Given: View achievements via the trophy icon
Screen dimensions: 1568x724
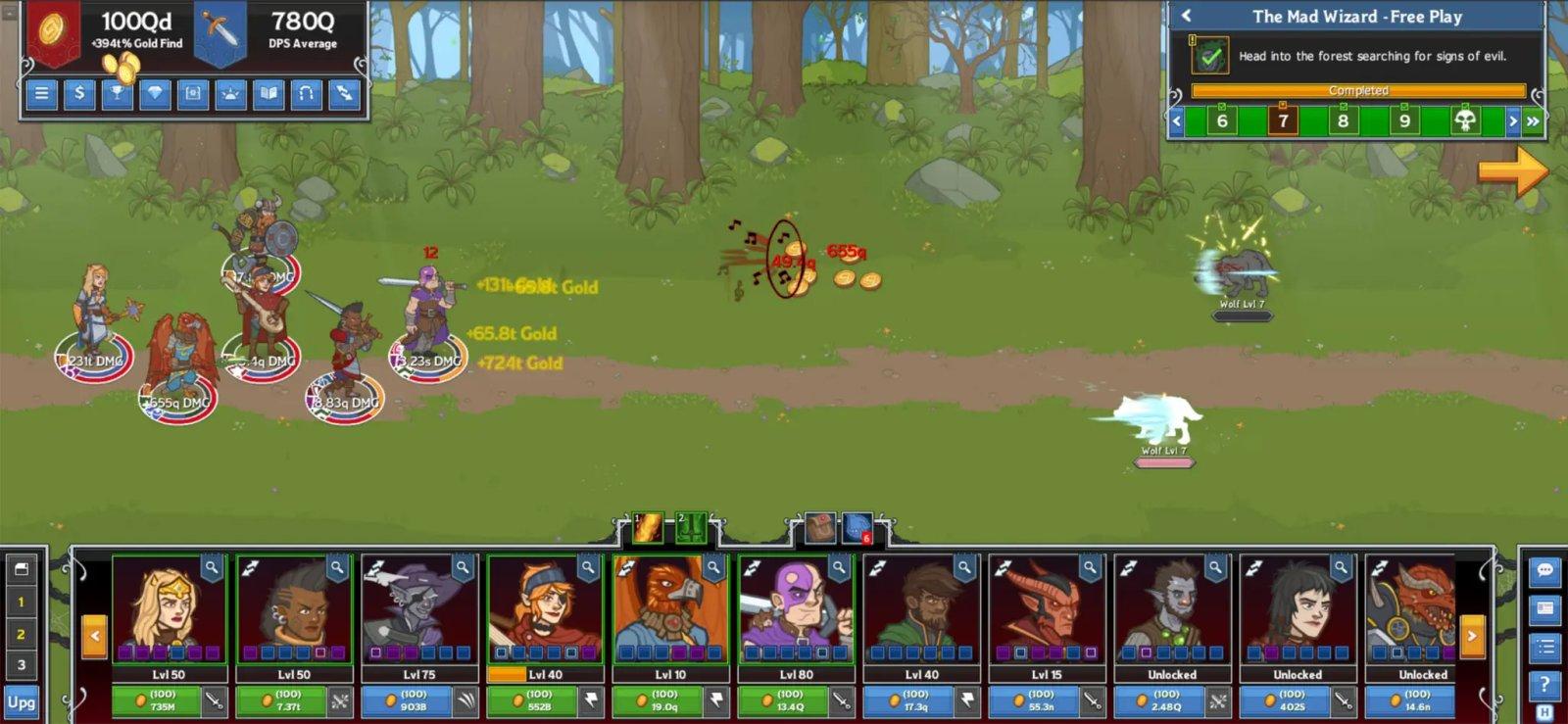Looking at the screenshot, I should coord(115,95).
